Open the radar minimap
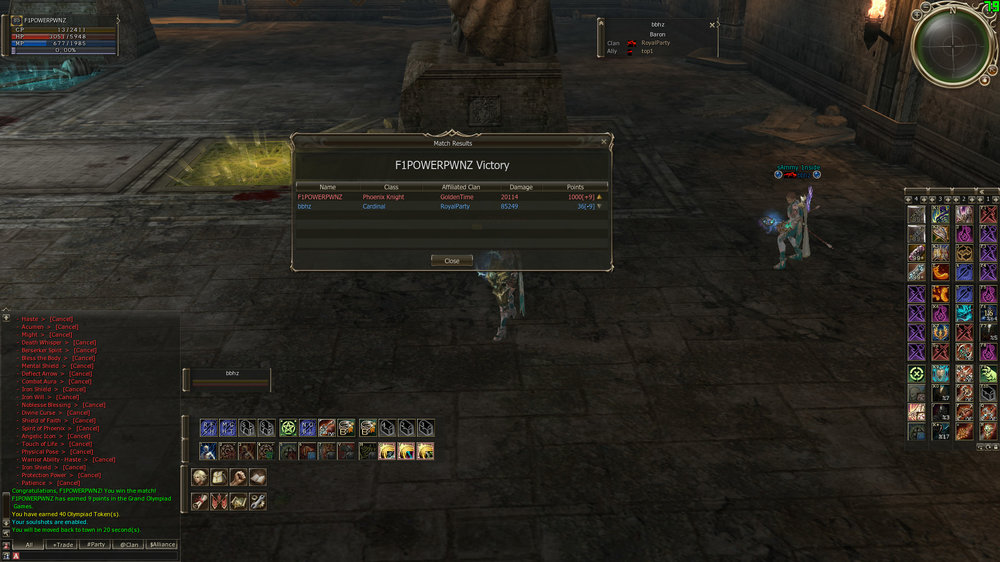The height and width of the screenshot is (562, 1000). click(950, 45)
